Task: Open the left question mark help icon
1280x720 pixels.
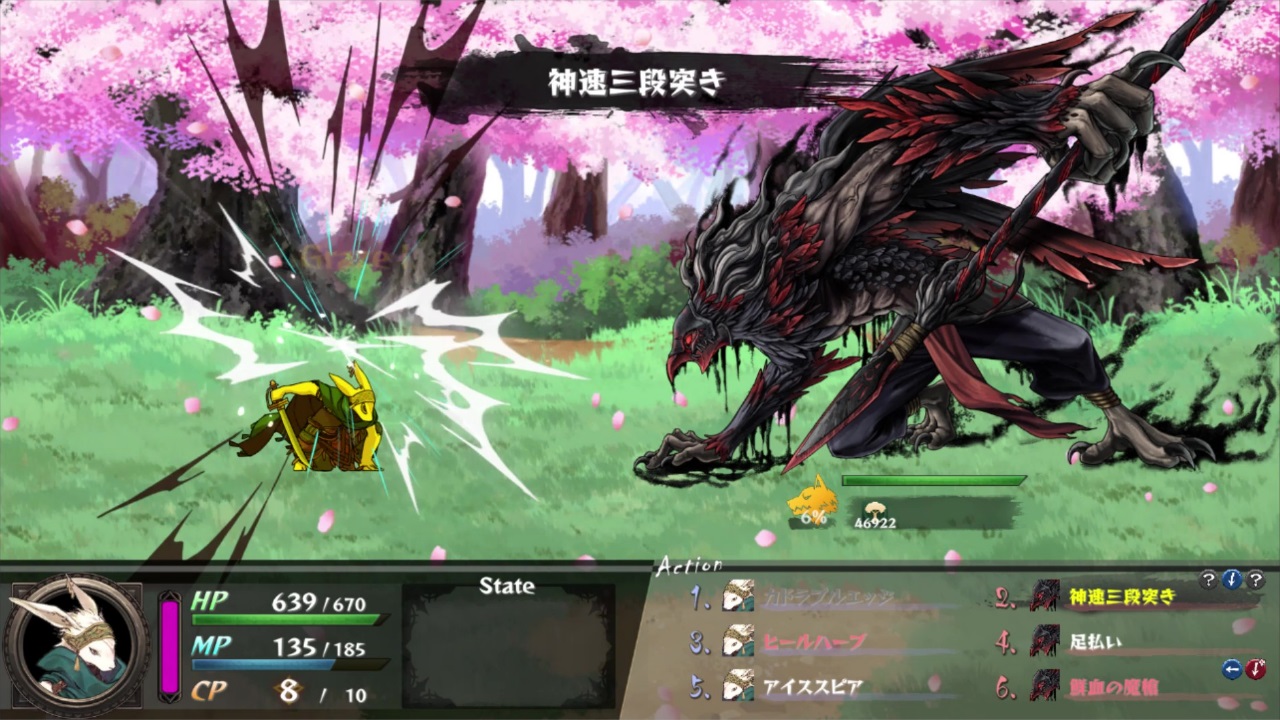Action: click(x=1209, y=579)
